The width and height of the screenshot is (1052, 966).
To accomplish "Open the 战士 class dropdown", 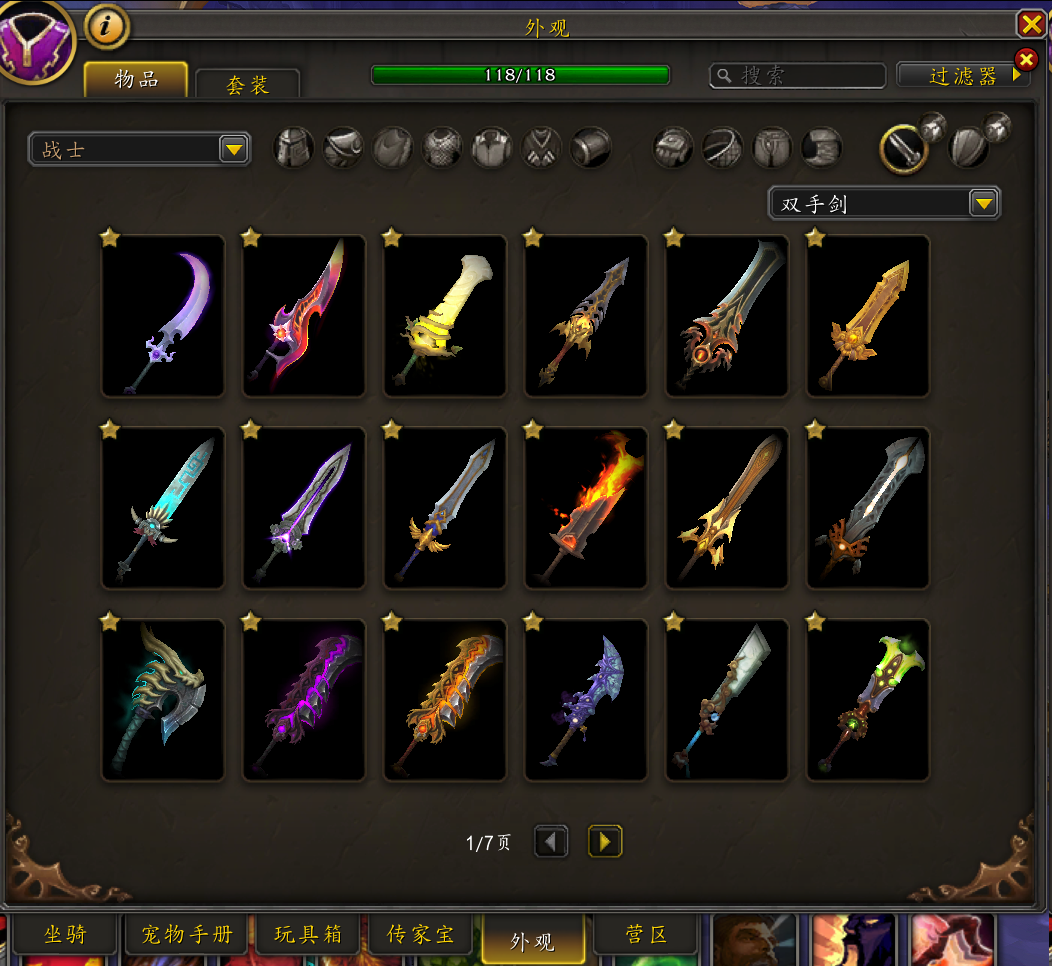I will click(139, 149).
